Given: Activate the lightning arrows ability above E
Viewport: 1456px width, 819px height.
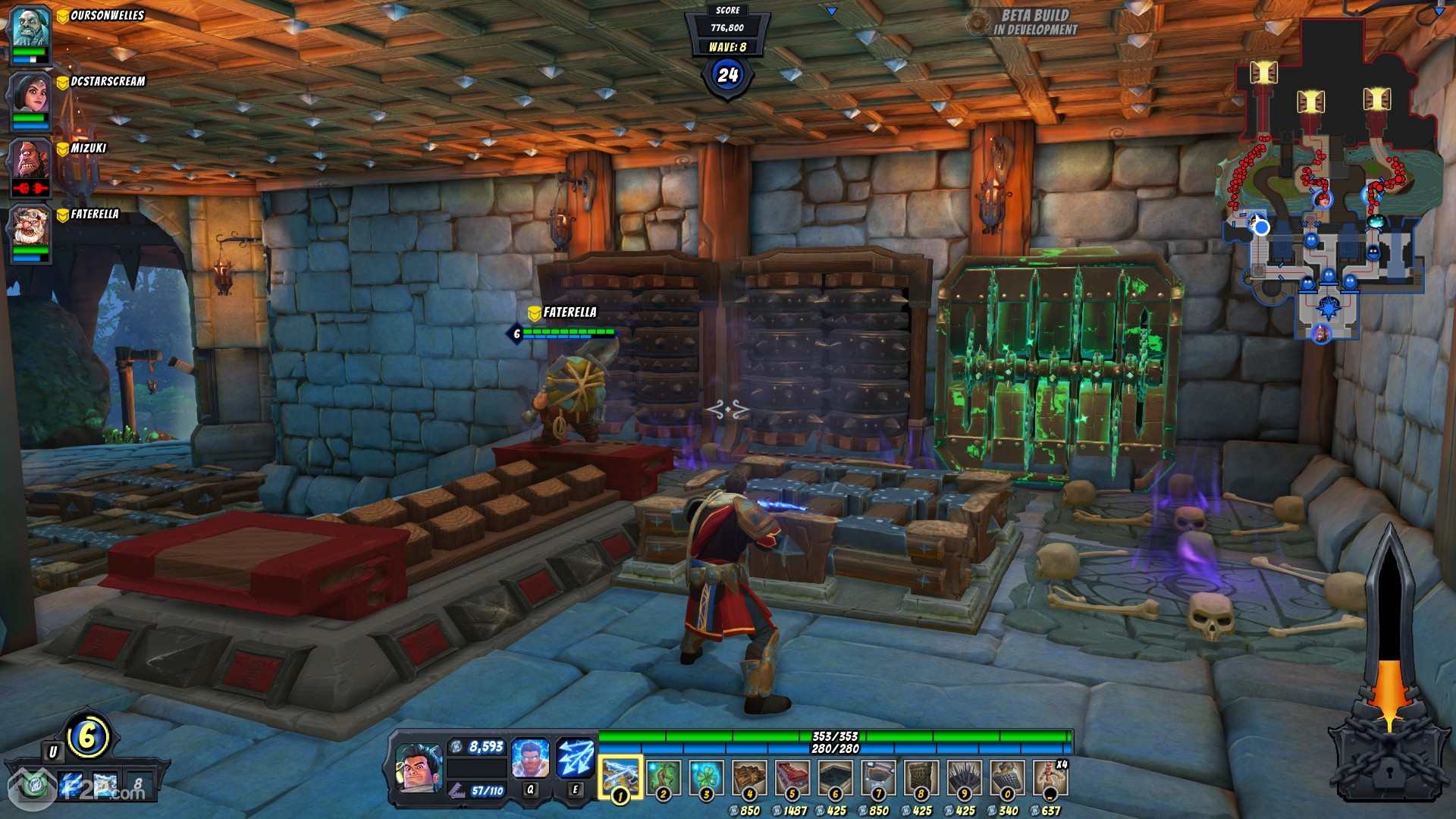Looking at the screenshot, I should coord(576,759).
